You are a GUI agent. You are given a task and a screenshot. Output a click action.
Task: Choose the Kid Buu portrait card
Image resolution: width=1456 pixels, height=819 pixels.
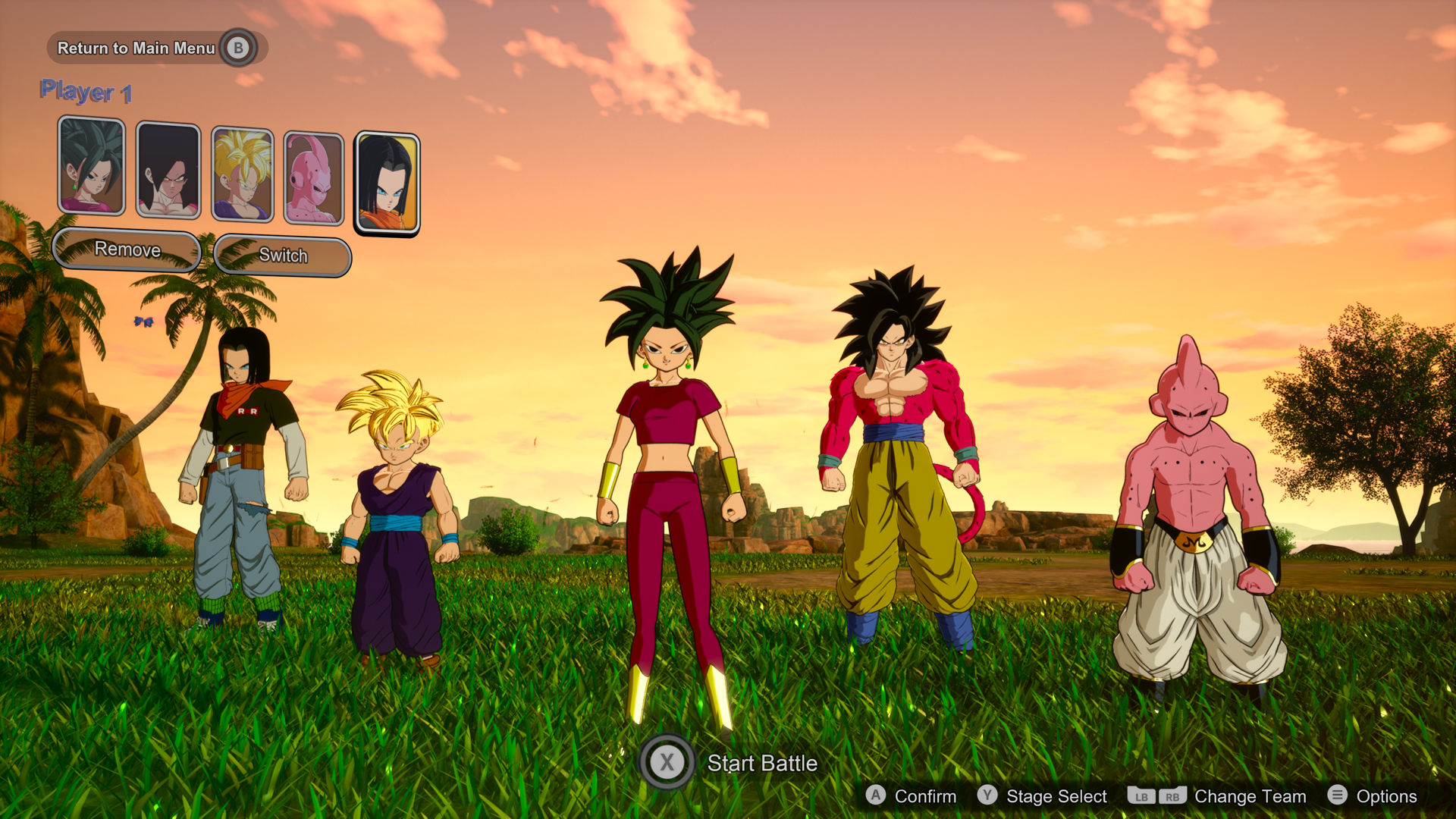click(x=314, y=178)
